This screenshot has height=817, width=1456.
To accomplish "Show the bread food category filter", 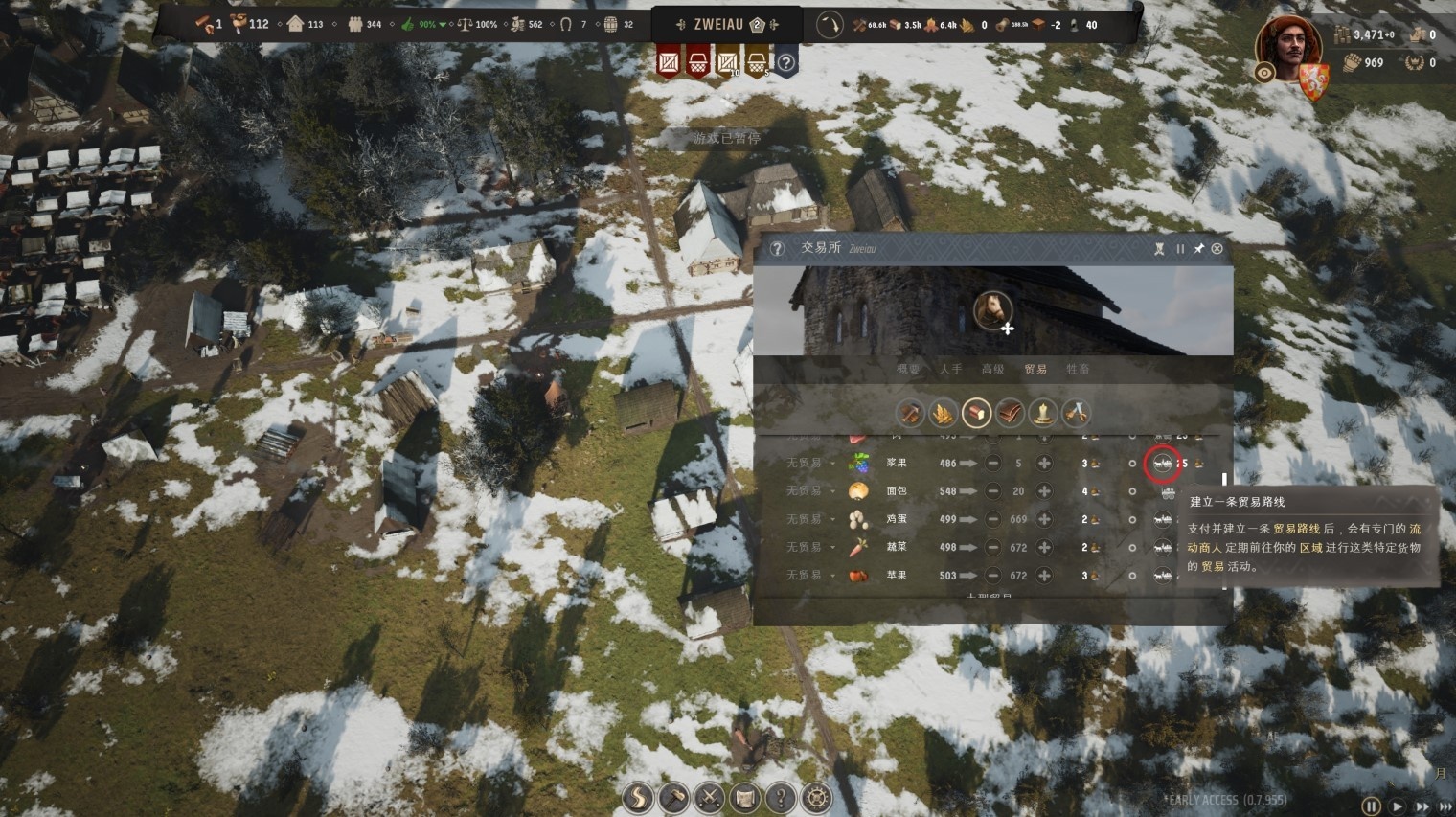I will point(976,414).
